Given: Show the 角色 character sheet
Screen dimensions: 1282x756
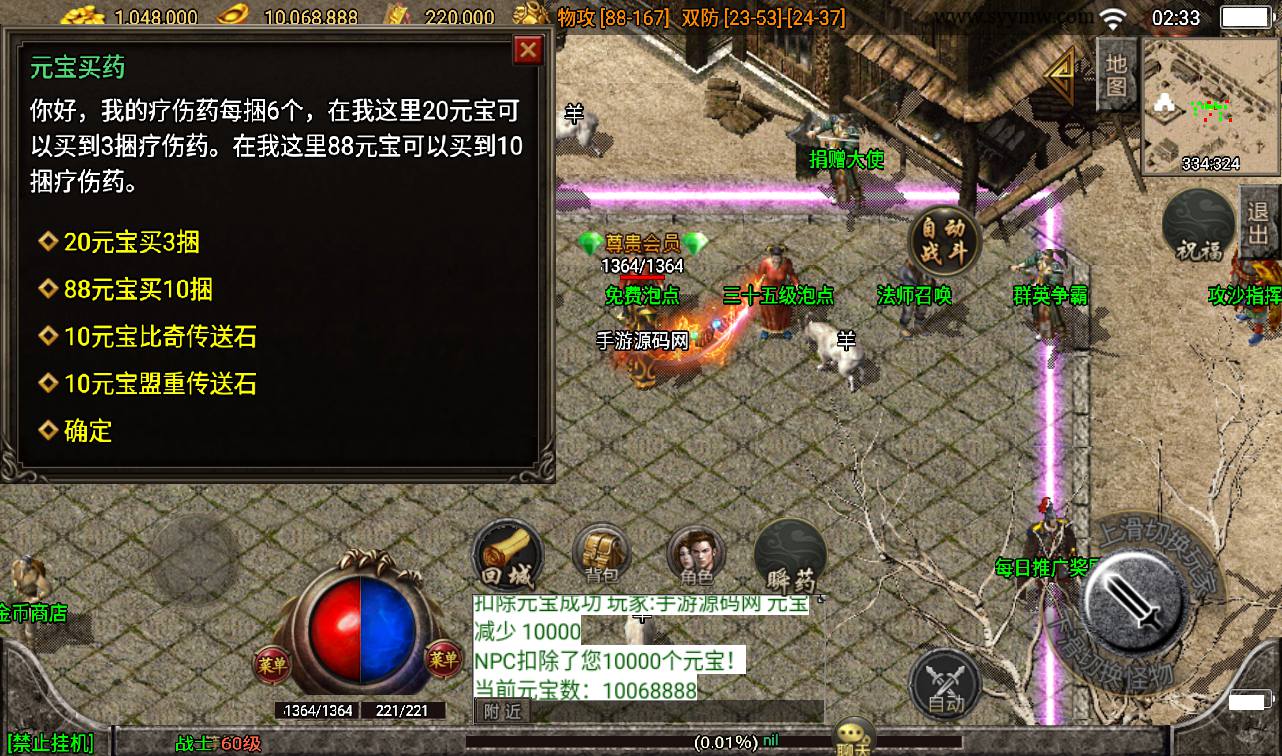Looking at the screenshot, I should click(696, 555).
